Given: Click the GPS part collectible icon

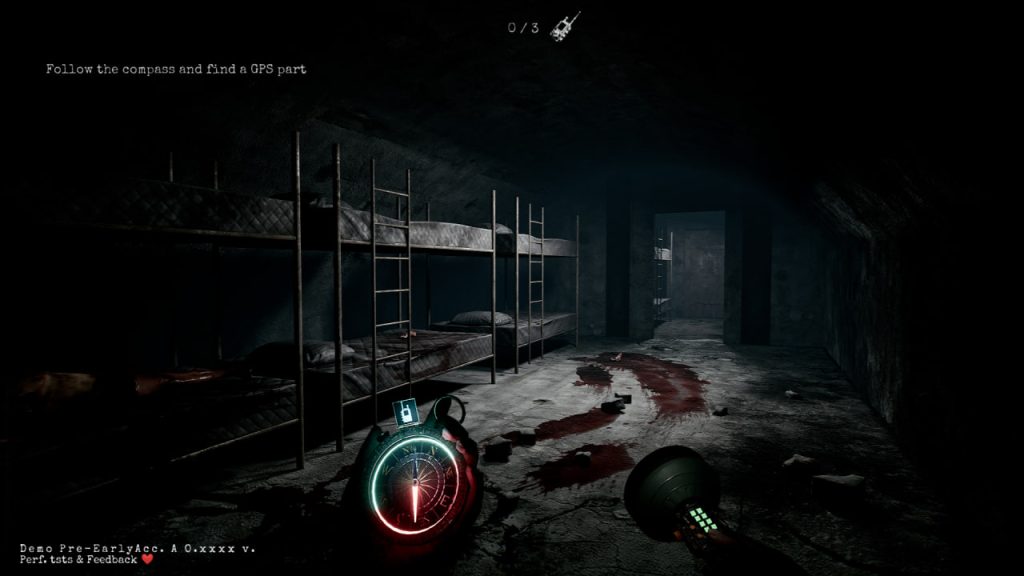Looking at the screenshot, I should click(x=564, y=24).
